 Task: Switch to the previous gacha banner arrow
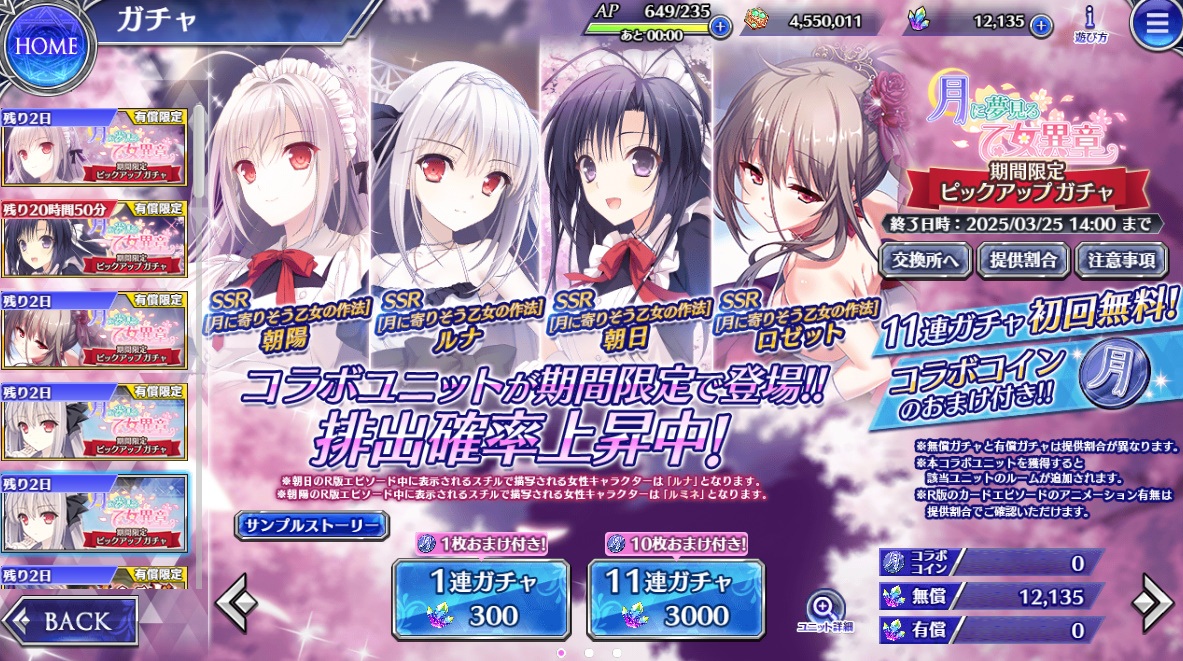[x=236, y=603]
